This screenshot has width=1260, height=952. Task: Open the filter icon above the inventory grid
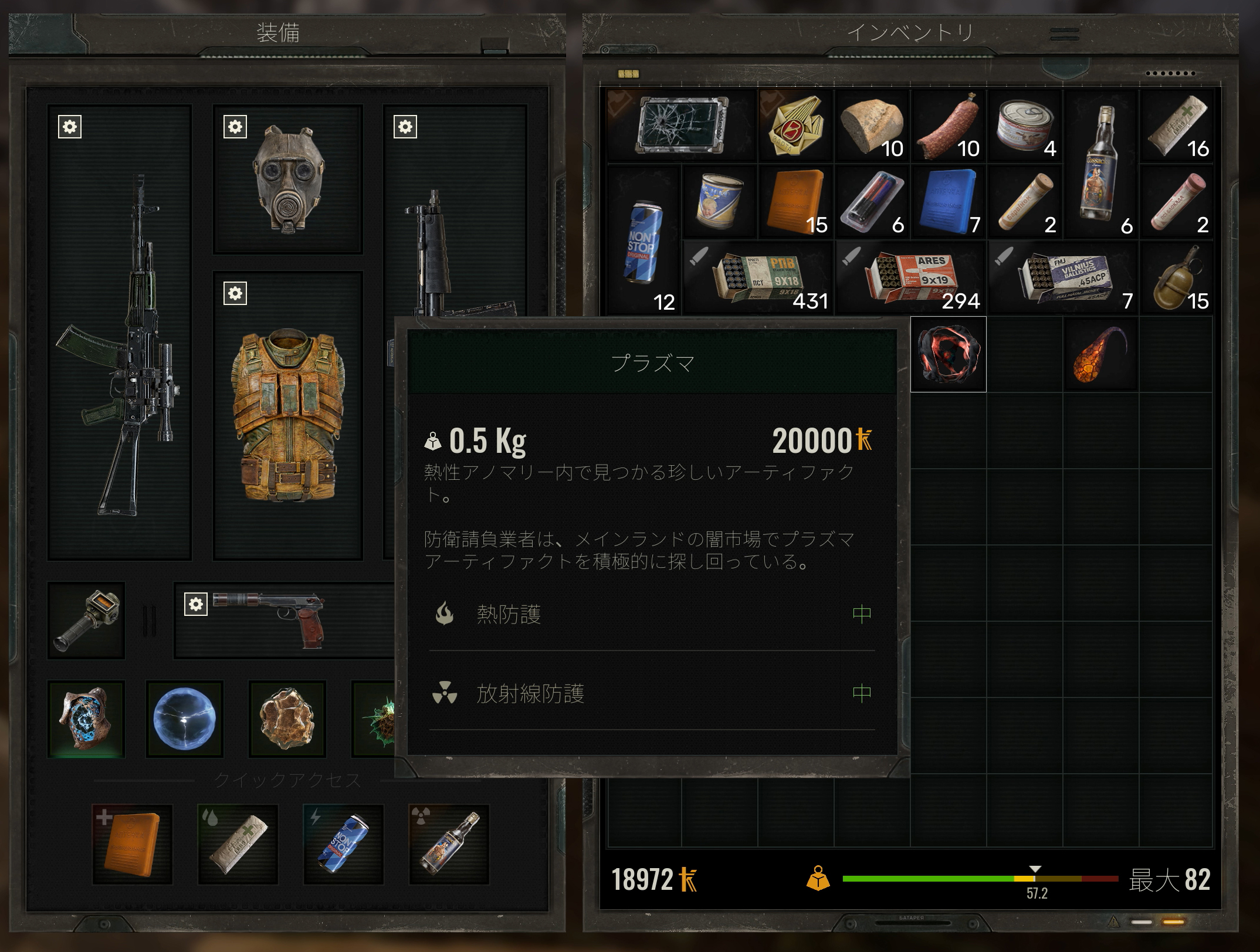[x=629, y=74]
